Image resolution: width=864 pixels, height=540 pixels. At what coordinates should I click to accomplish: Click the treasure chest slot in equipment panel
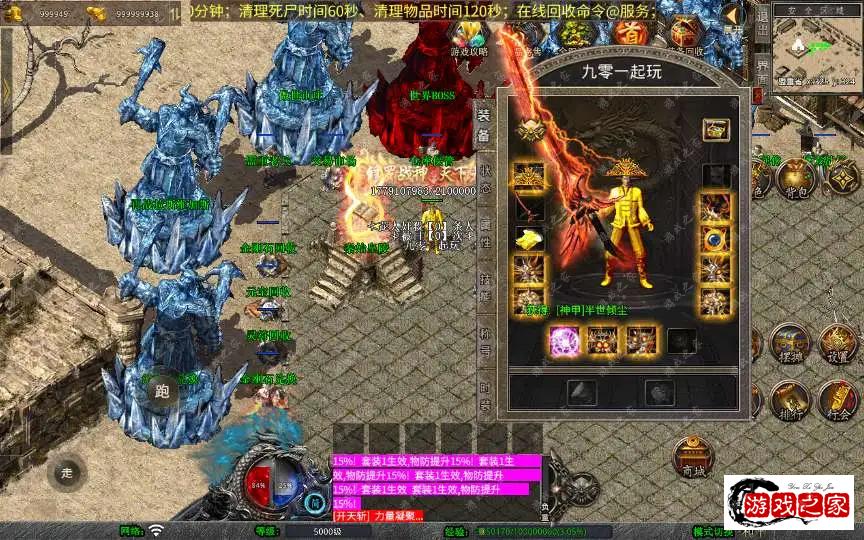714,129
